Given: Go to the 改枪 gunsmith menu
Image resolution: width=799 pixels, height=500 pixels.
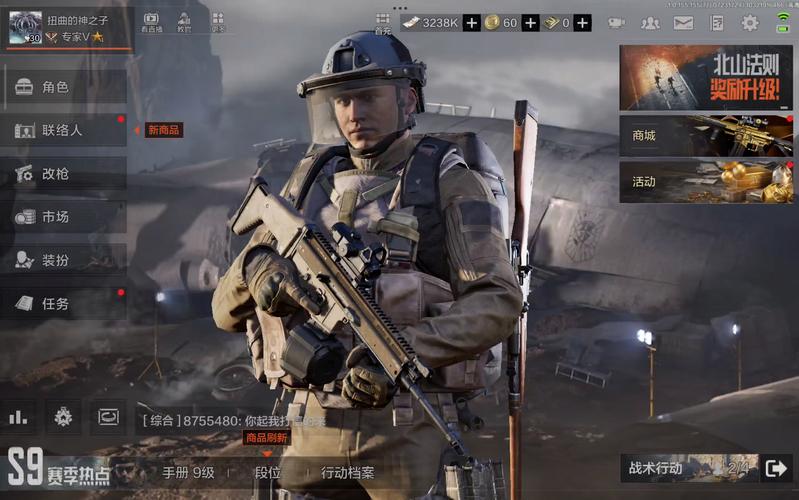Looking at the screenshot, I should 63,173.
